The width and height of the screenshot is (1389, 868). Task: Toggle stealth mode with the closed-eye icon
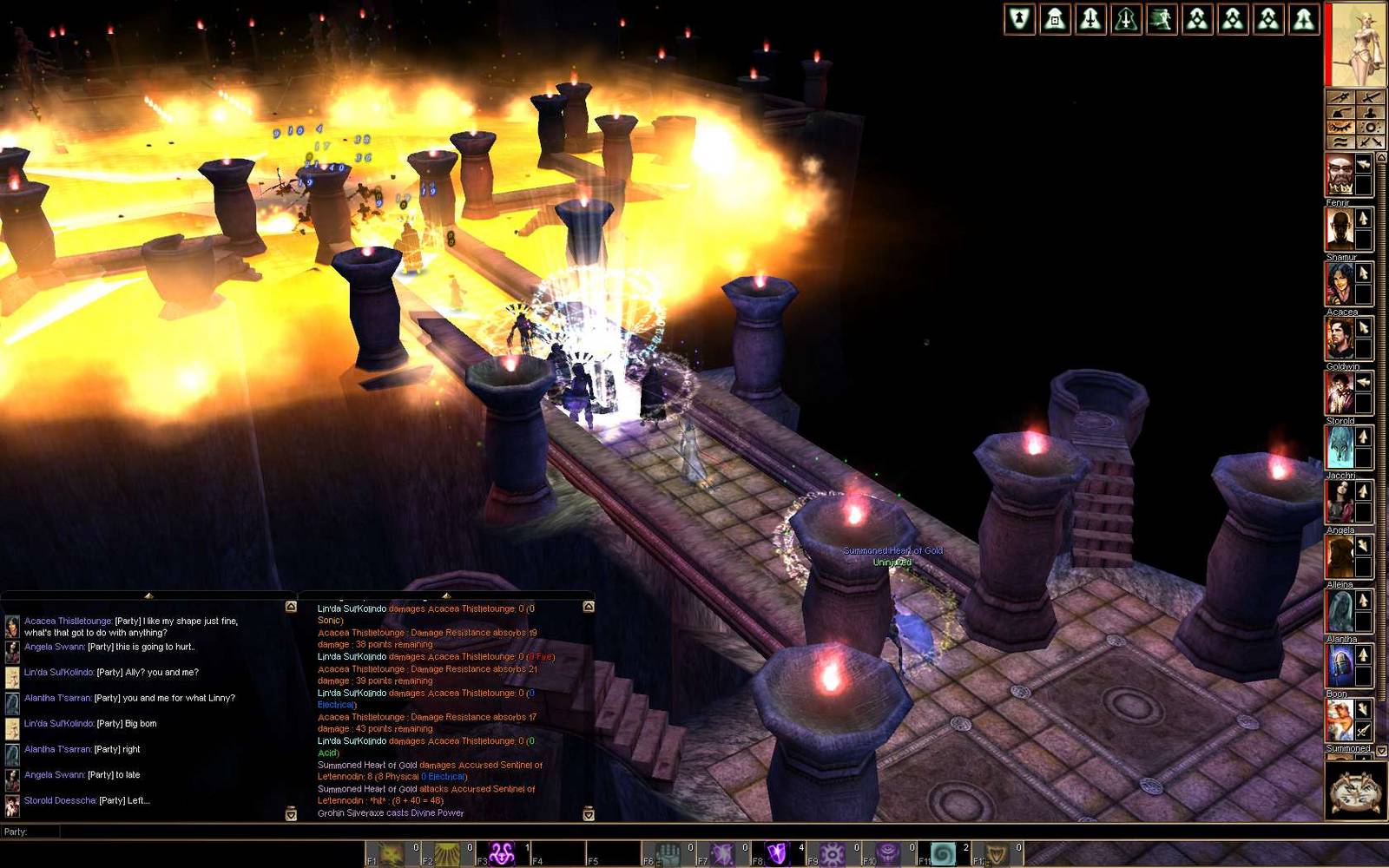click(1340, 128)
